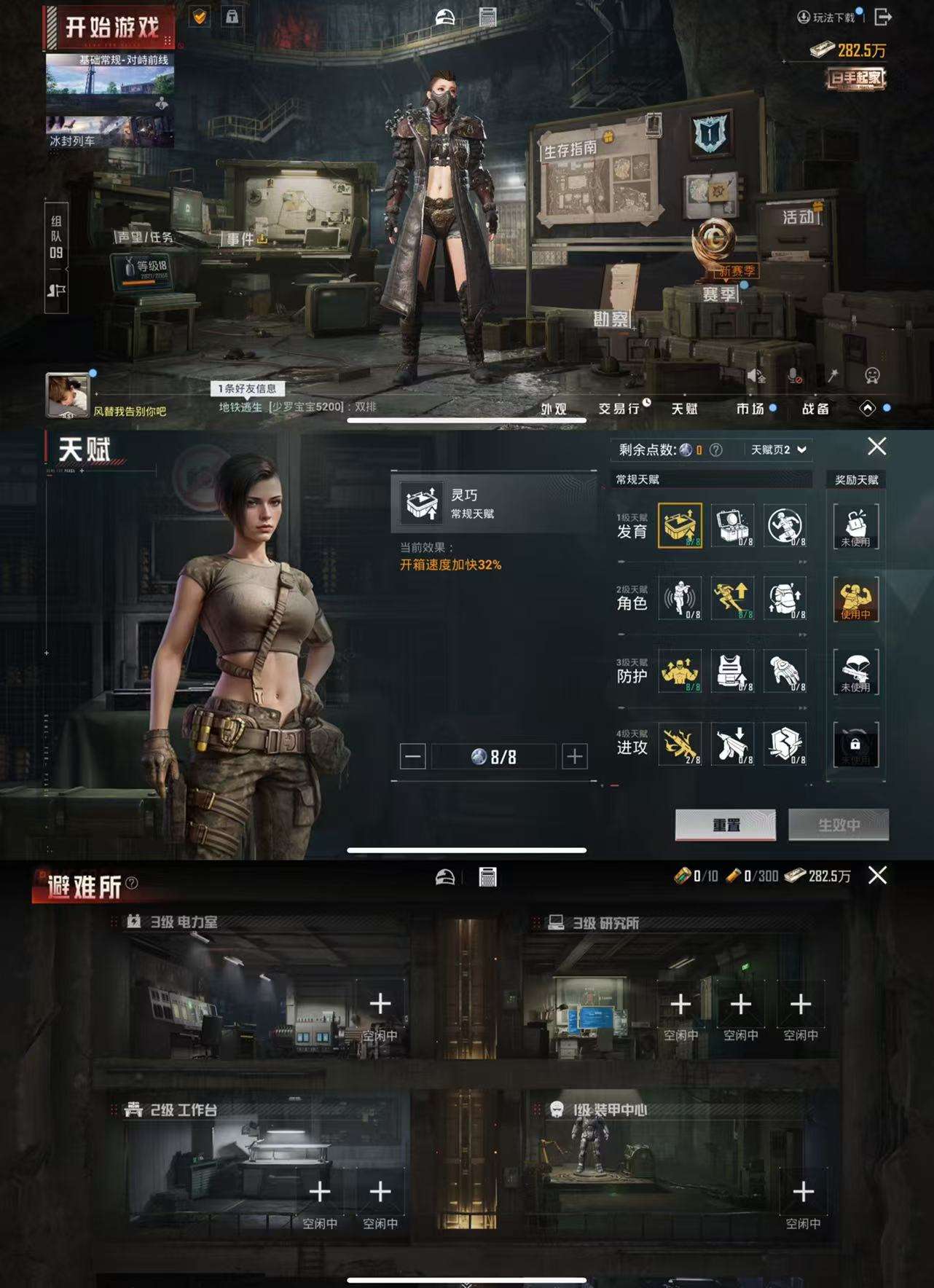Open the 交易行 tab

(621, 409)
